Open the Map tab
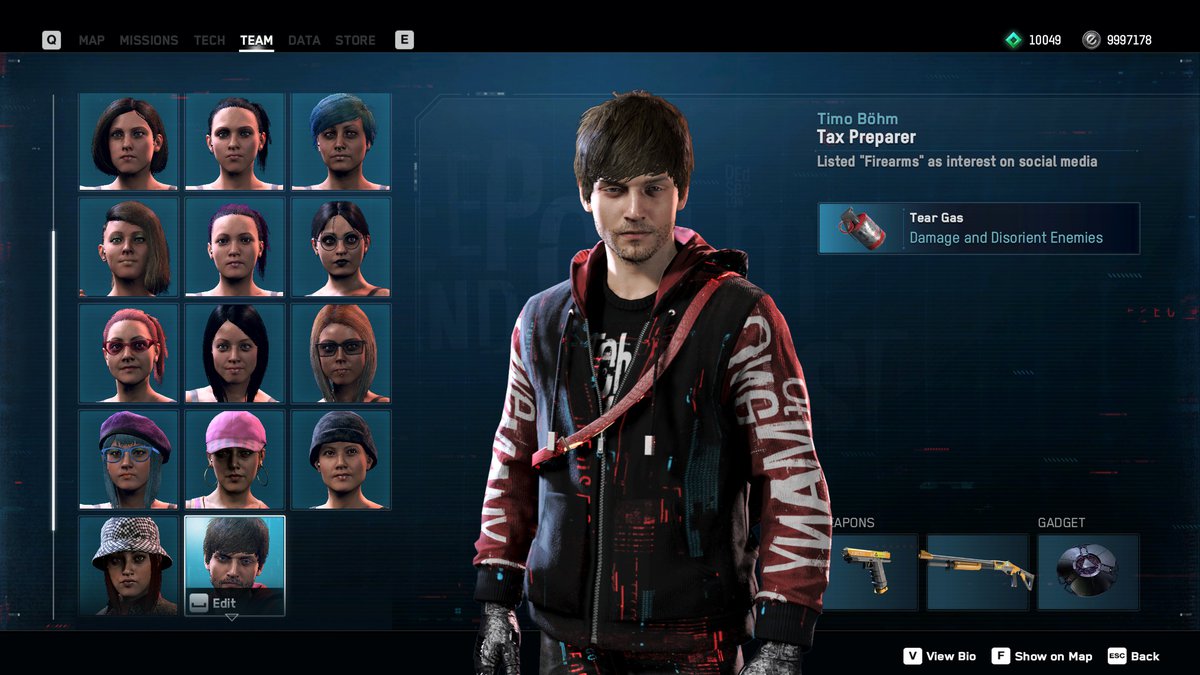The image size is (1200, 675). coord(91,40)
